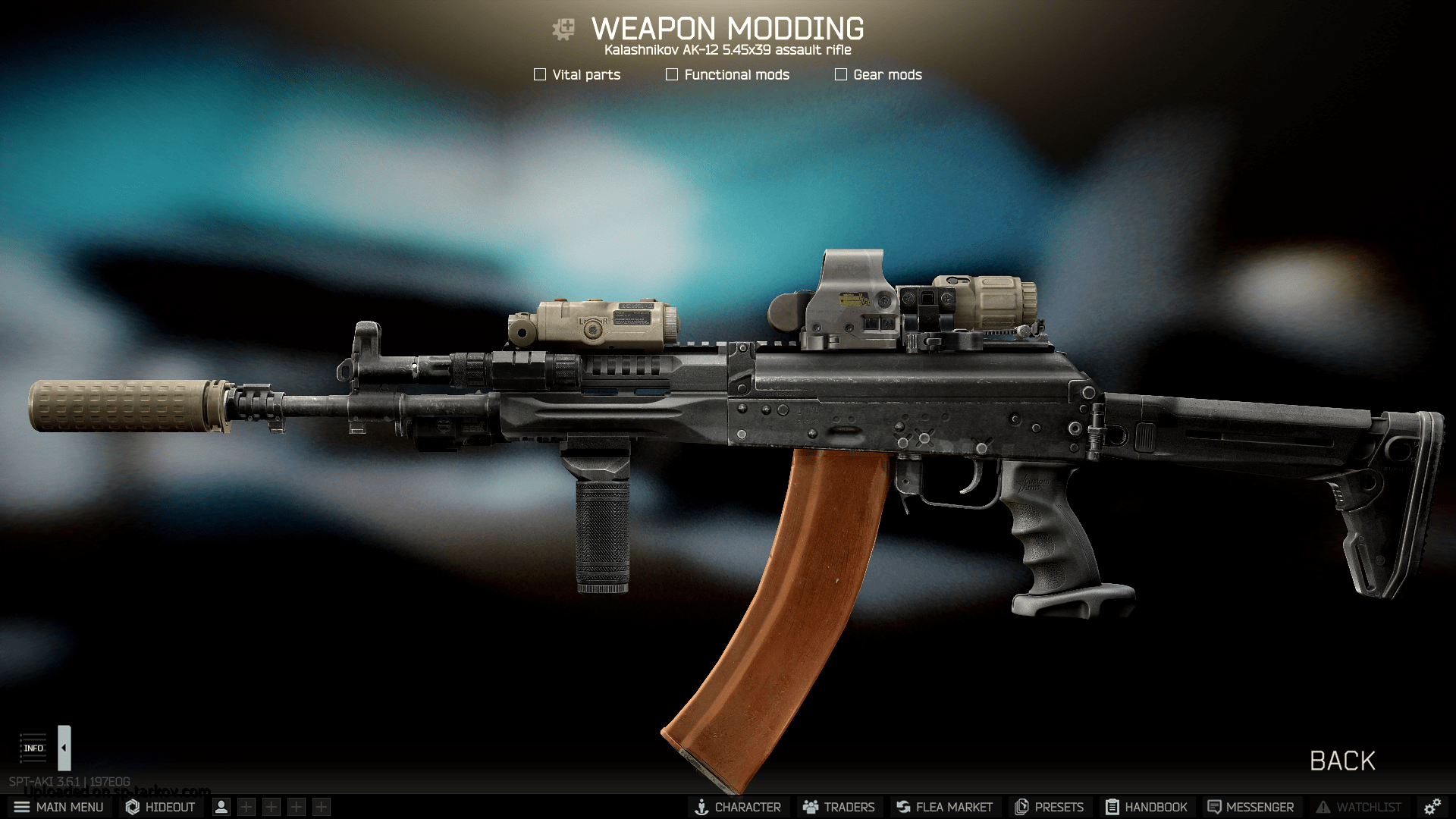This screenshot has width=1456, height=819.
Task: Expand the INFO side panel
Action: pos(64,748)
